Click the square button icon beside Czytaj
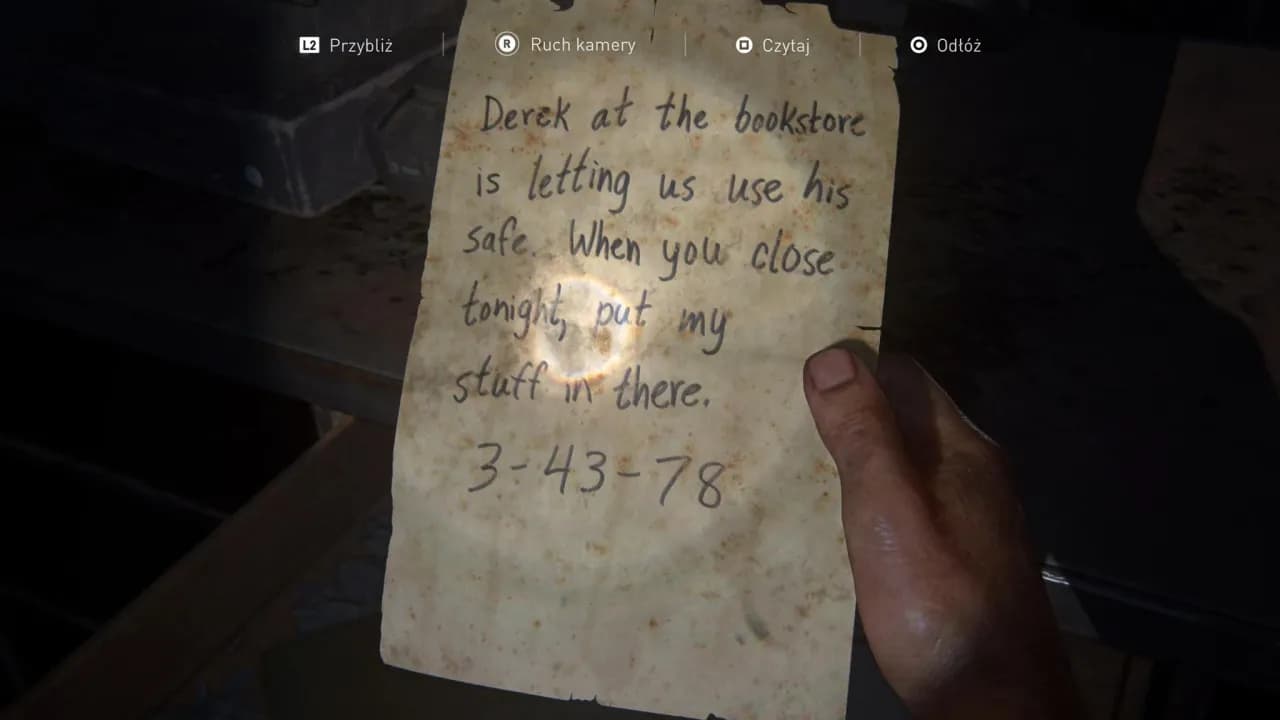 743,44
